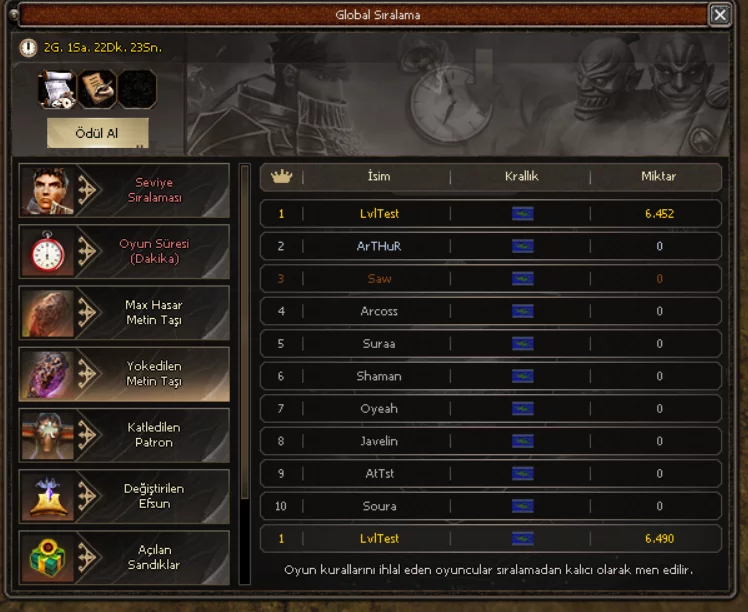This screenshot has width=748, height=612.
Task: Close the Global Sıralama window
Action: coord(719,15)
